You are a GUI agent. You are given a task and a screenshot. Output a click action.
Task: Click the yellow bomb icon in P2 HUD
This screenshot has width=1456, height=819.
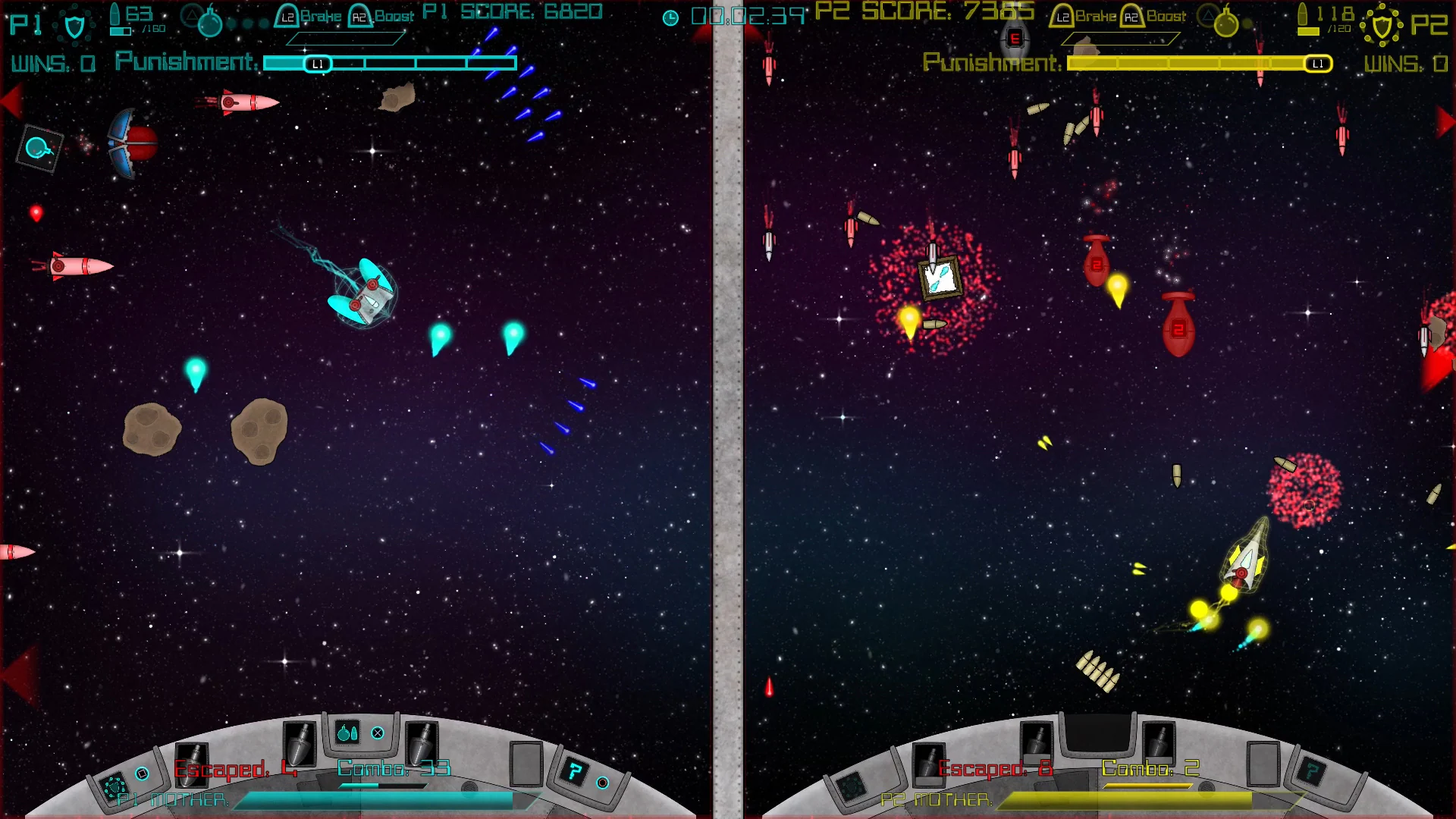[1226, 23]
